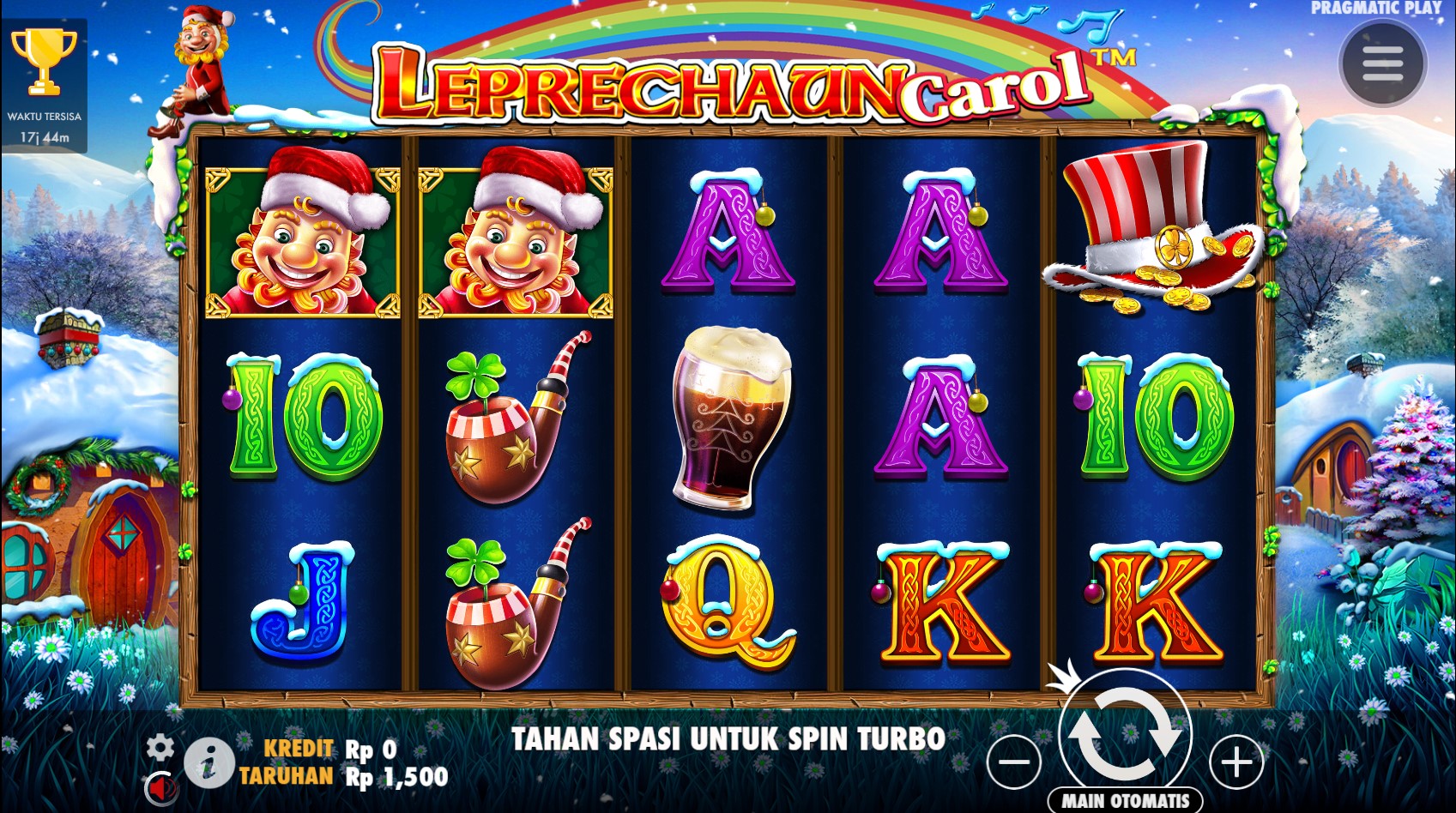
Task: Decrease the bet with the minus button
Action: coord(1013,762)
